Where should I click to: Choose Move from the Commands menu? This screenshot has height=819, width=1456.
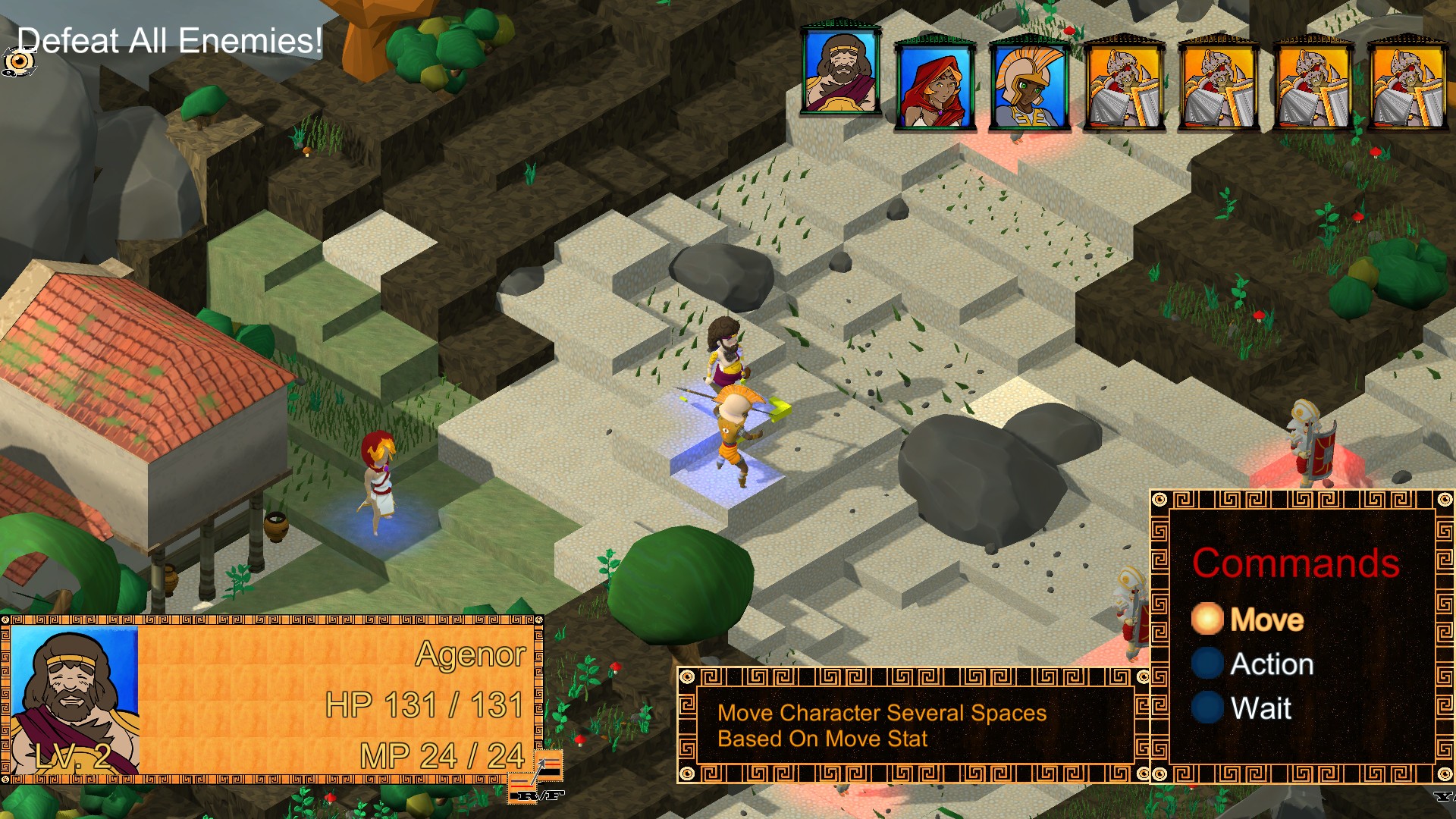[1269, 620]
